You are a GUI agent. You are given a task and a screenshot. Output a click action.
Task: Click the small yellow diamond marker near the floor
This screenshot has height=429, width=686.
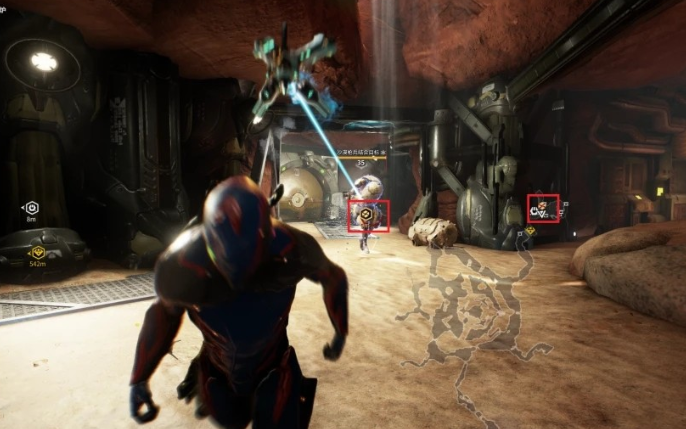point(530,232)
